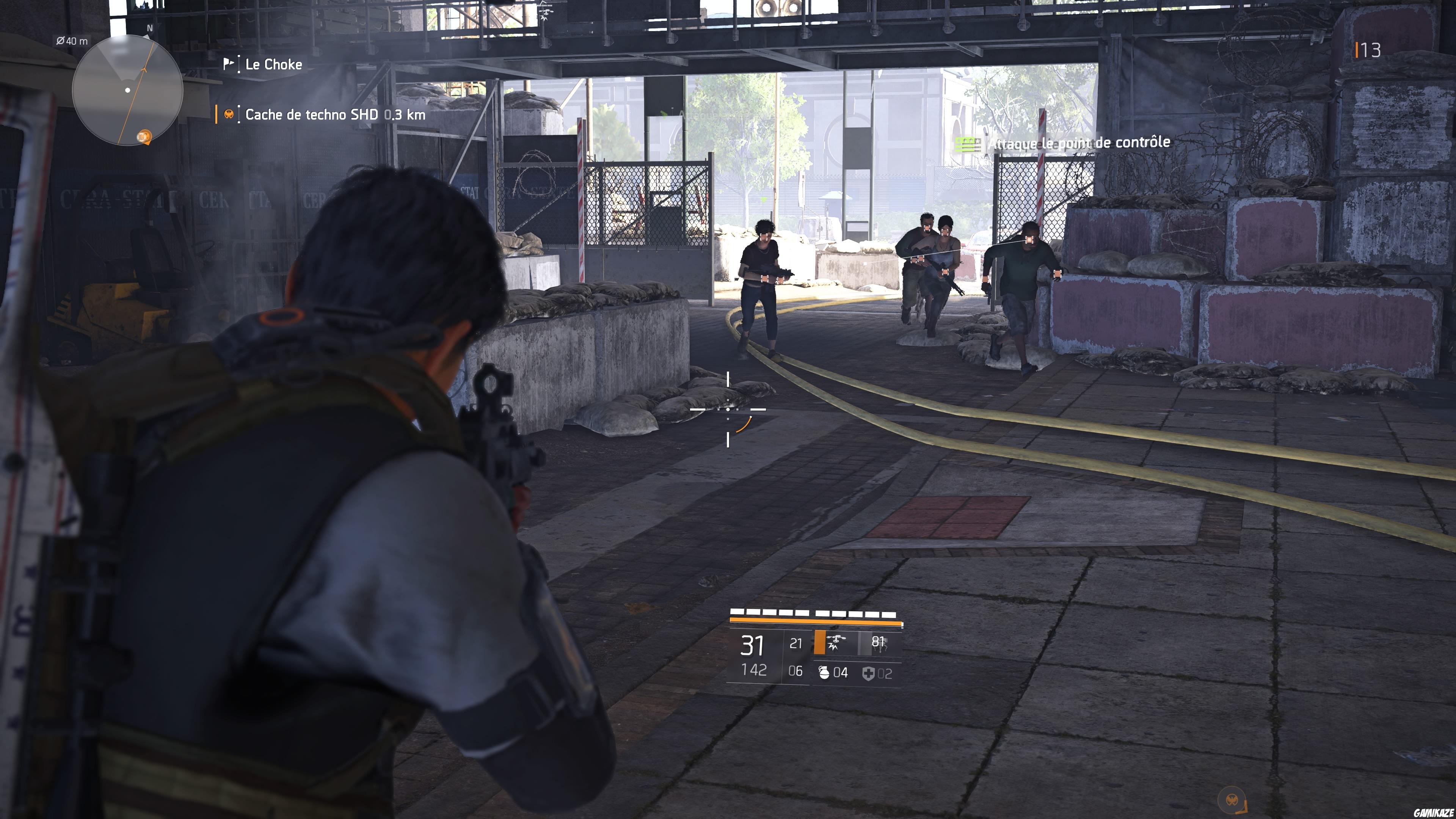Expand the Le Choke objective header
Viewport: 1456px width, 819px height.
point(274,64)
